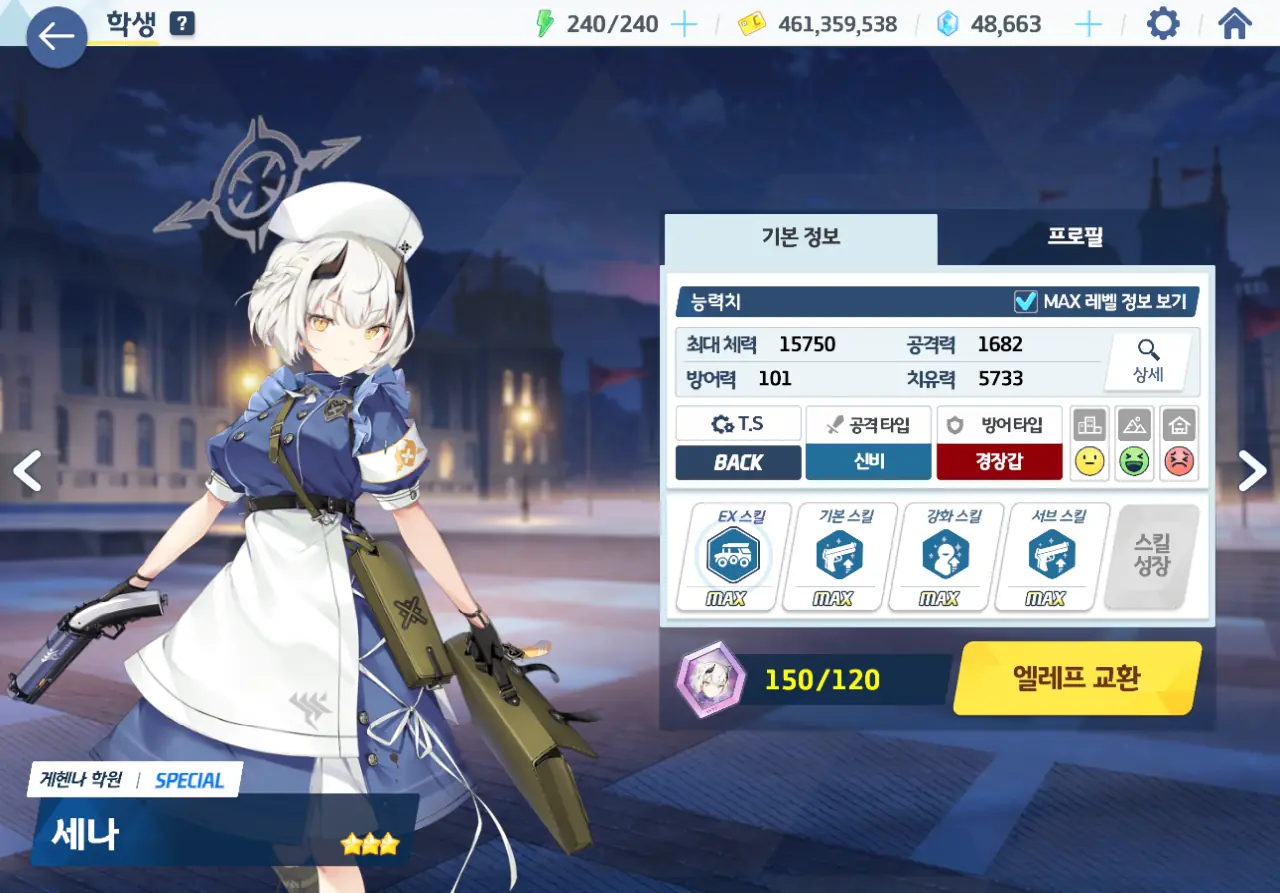Show the previous student
This screenshot has height=893, width=1280.
coord(27,471)
